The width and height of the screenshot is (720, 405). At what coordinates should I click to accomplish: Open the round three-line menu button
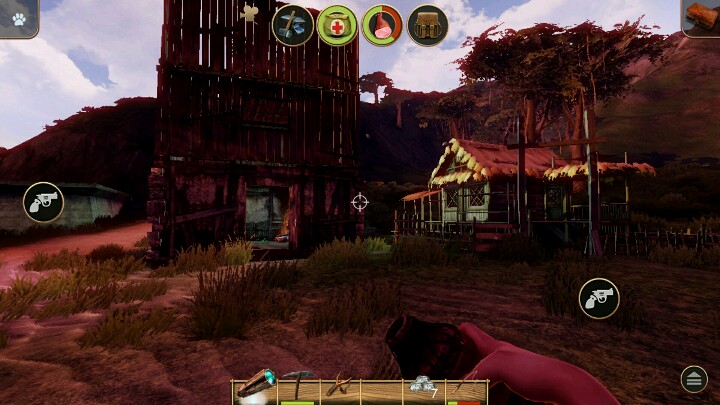pyautogui.click(x=694, y=378)
